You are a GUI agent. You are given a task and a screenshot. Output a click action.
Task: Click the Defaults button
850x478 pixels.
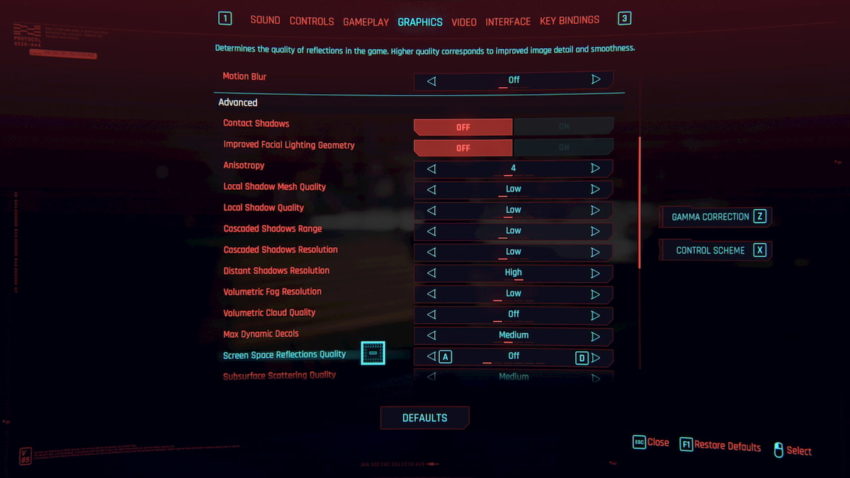[424, 417]
